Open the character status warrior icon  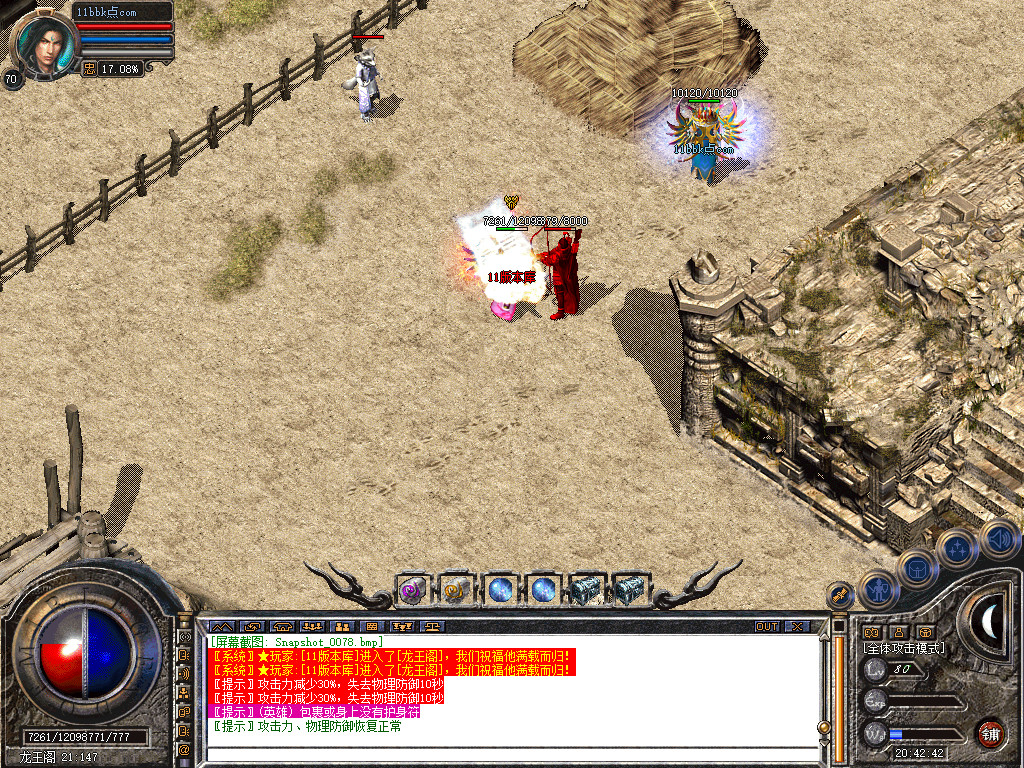(878, 589)
